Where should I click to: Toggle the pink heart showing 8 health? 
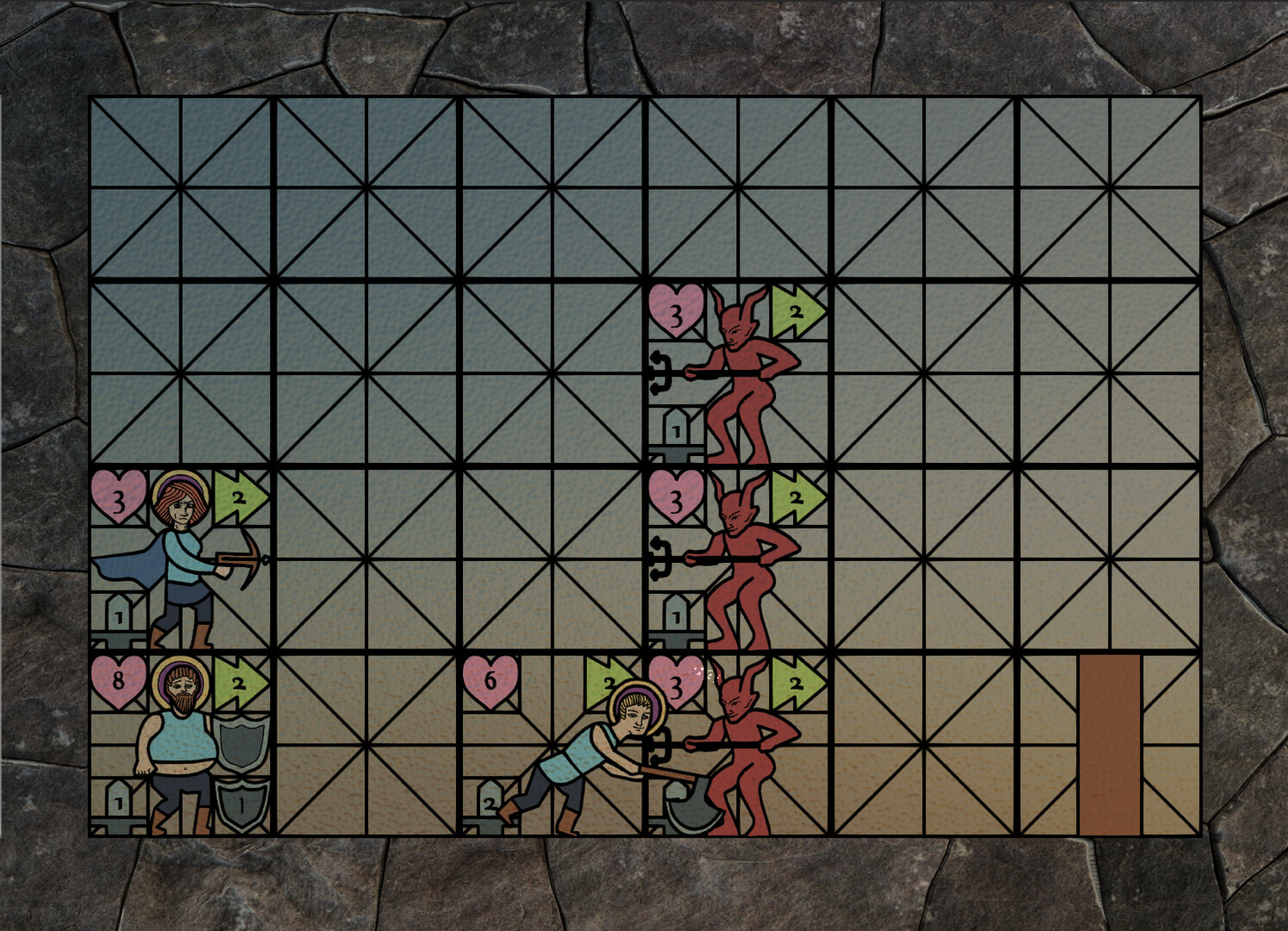(118, 681)
